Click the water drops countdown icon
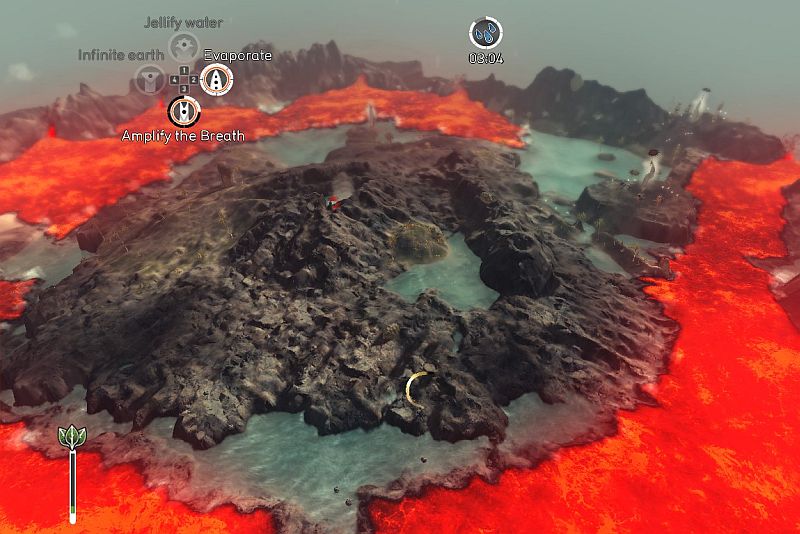The width and height of the screenshot is (800, 534). (x=486, y=33)
